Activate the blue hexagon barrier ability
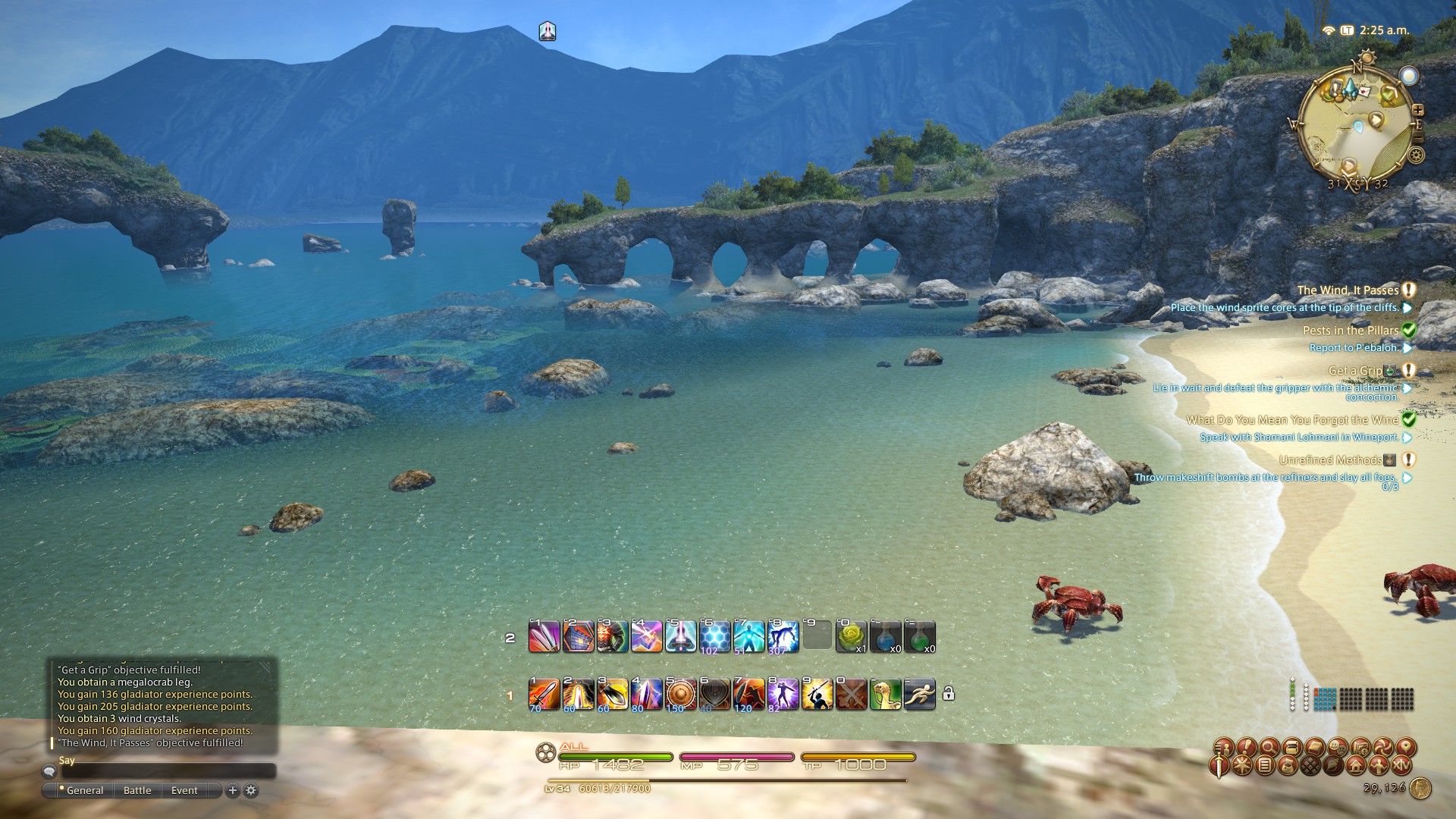Viewport: 1456px width, 819px height. coord(714,636)
